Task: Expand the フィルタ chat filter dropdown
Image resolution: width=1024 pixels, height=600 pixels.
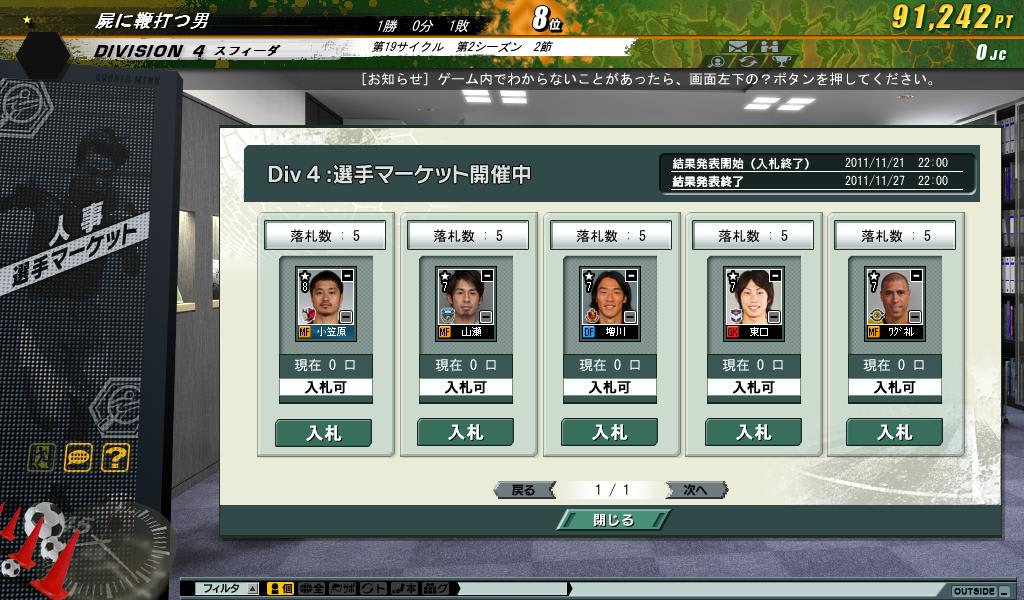Action: click(x=252, y=589)
